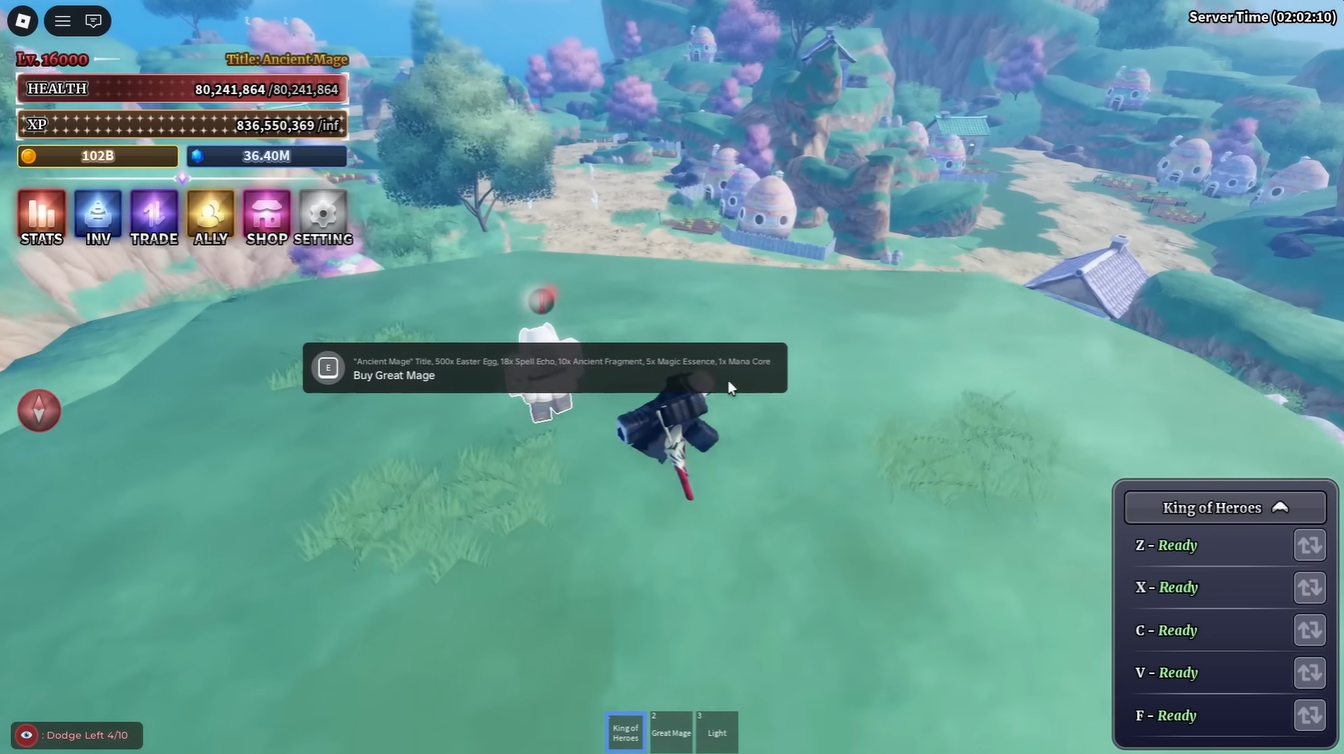Click the red compass arrow marker
Image resolution: width=1344 pixels, height=754 pixels.
[39, 410]
